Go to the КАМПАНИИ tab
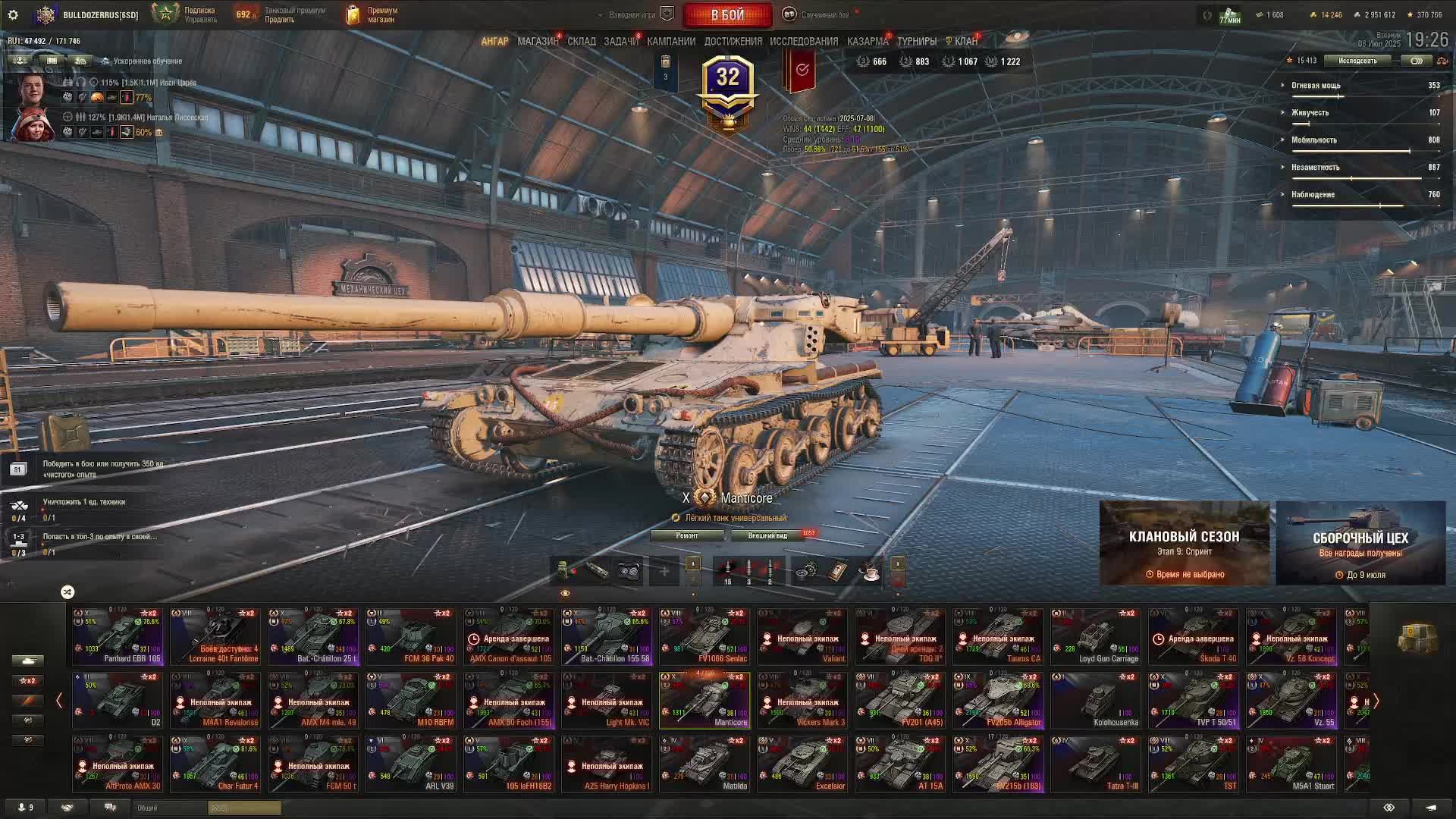Screen dimensions: 1456x819 671,42
